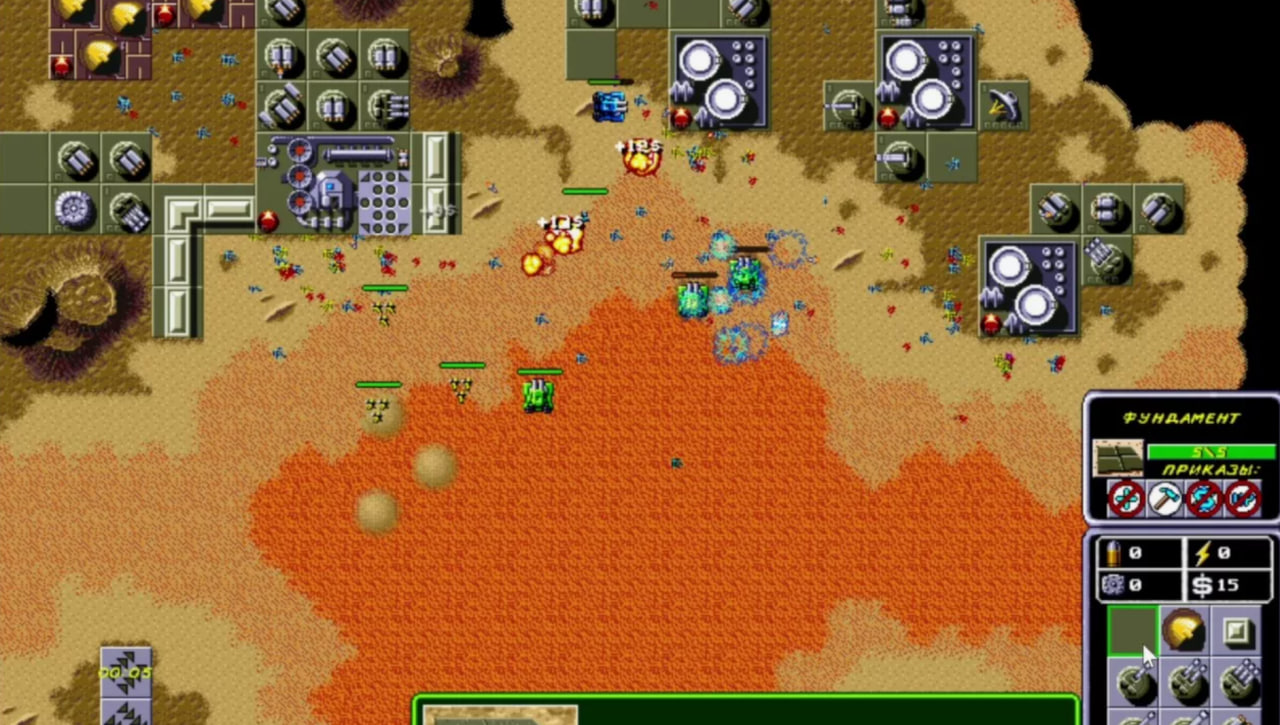Activate the hammer order button
1280x725 pixels.
[1164, 498]
